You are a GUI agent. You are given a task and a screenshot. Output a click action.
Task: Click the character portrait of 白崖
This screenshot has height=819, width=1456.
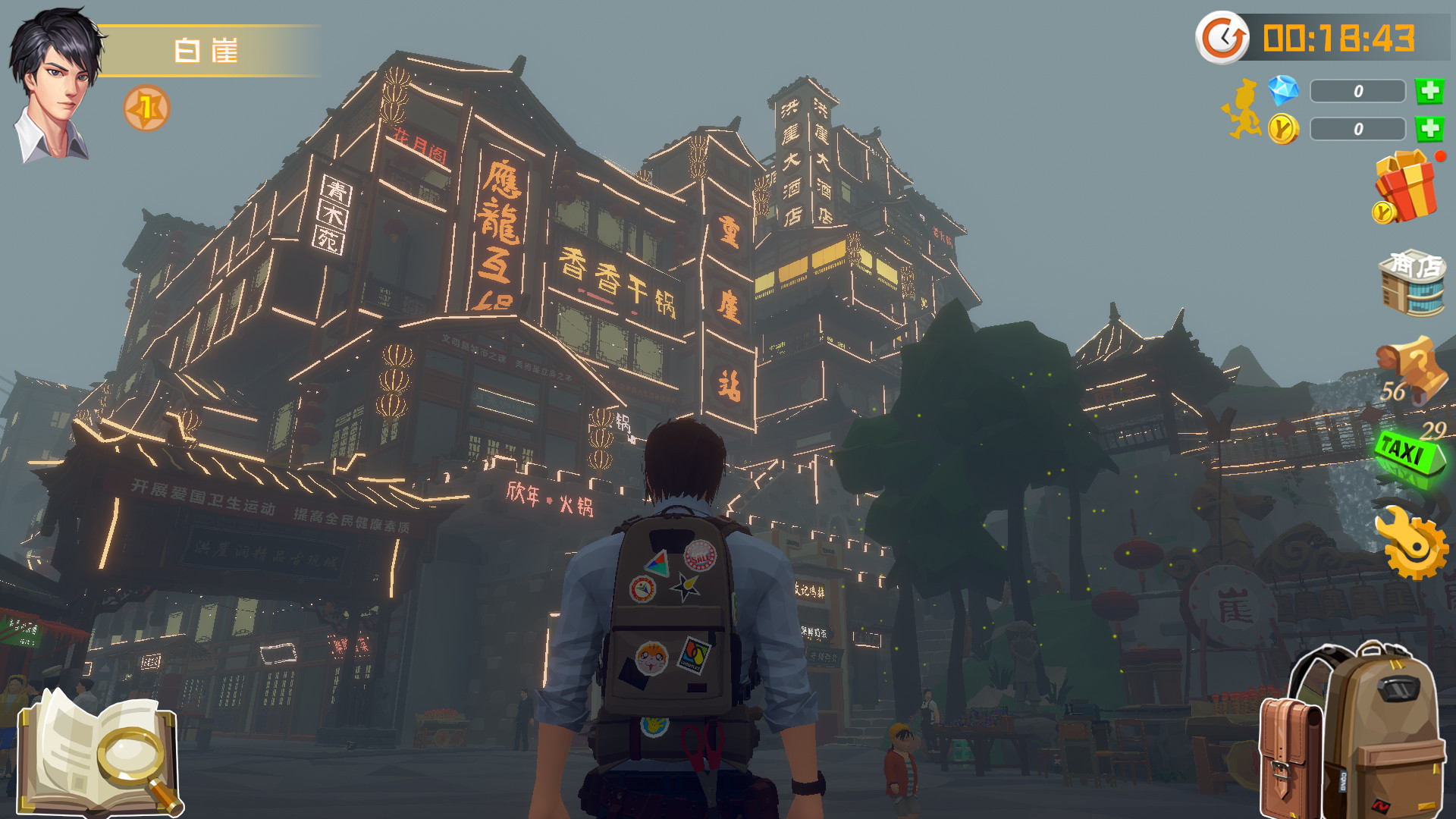pyautogui.click(x=55, y=85)
